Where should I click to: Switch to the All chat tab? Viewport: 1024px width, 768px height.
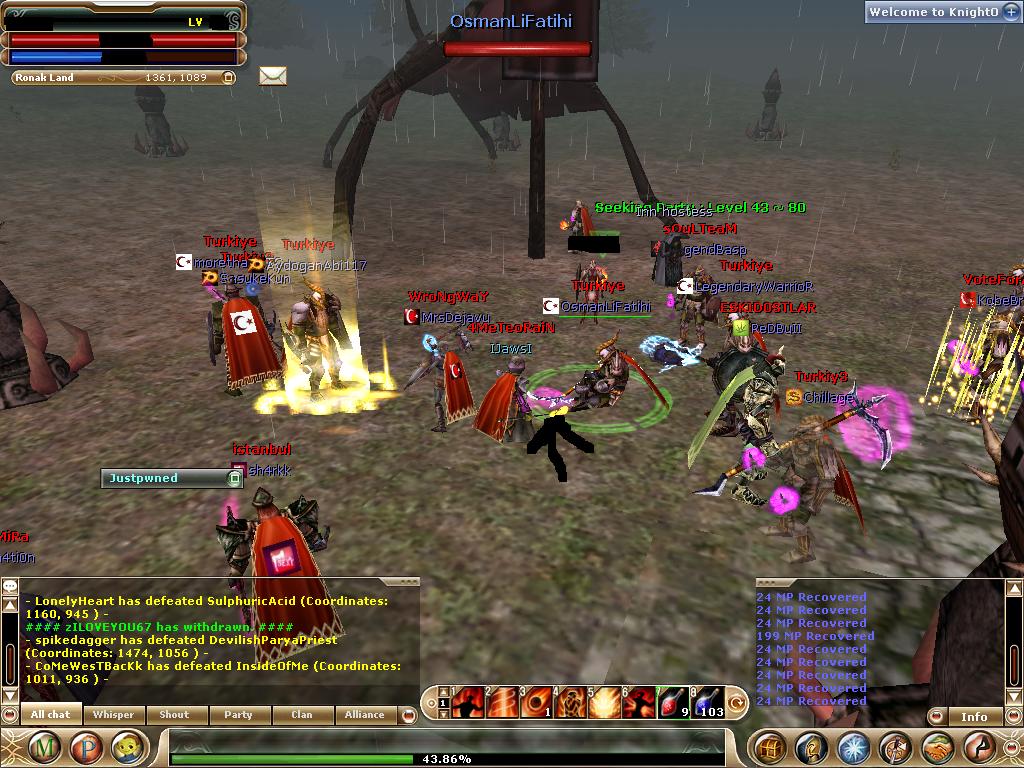[x=50, y=715]
